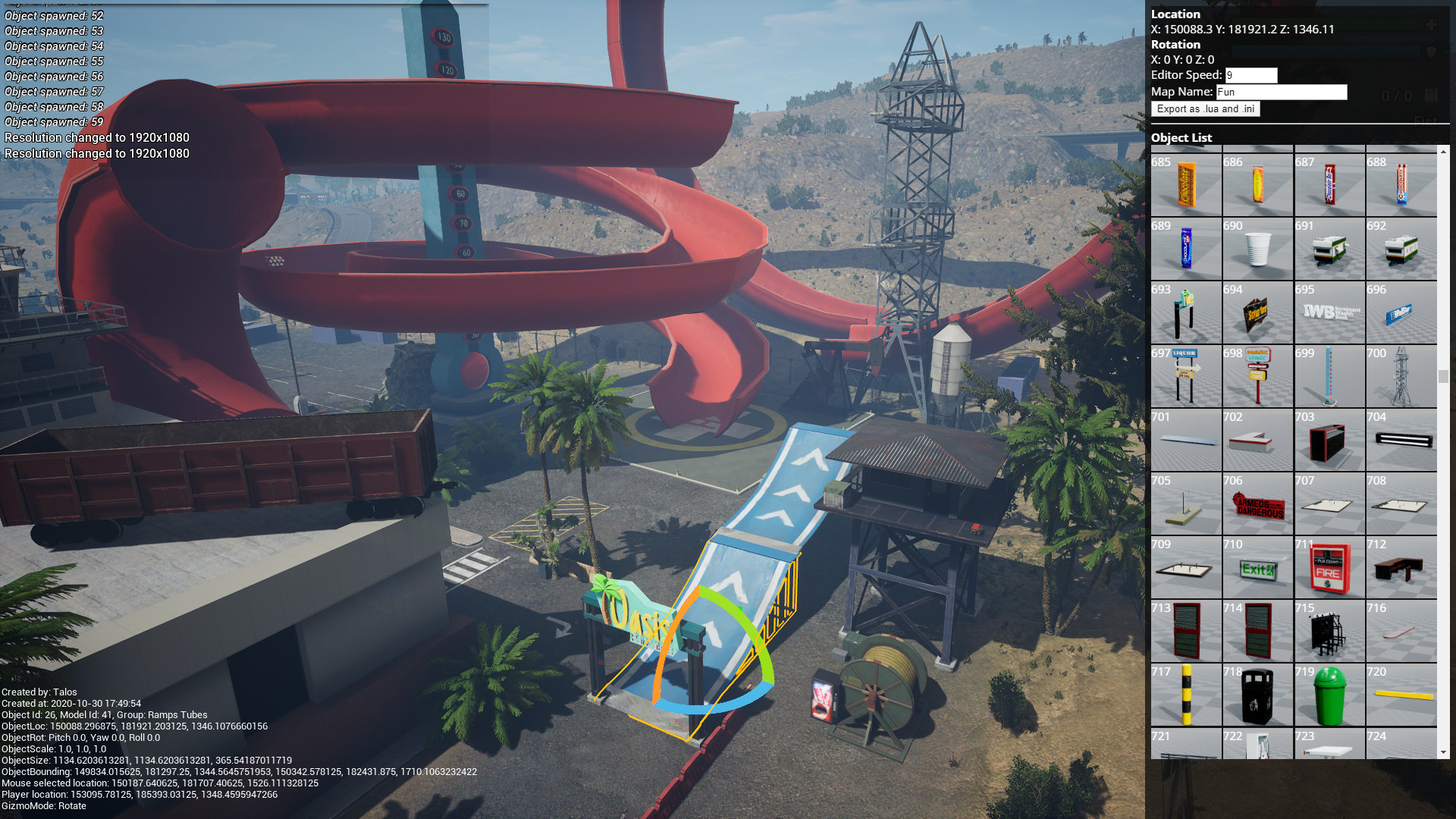This screenshot has height=819, width=1456.
Task: Select object 717 yellow-black bollard
Action: coord(1186,695)
